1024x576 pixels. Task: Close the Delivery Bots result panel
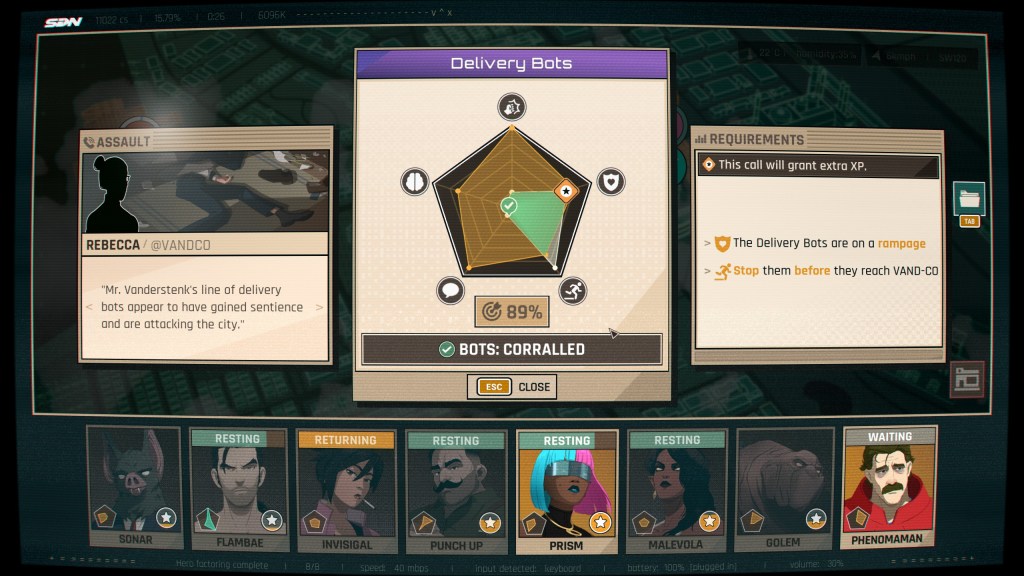[511, 387]
